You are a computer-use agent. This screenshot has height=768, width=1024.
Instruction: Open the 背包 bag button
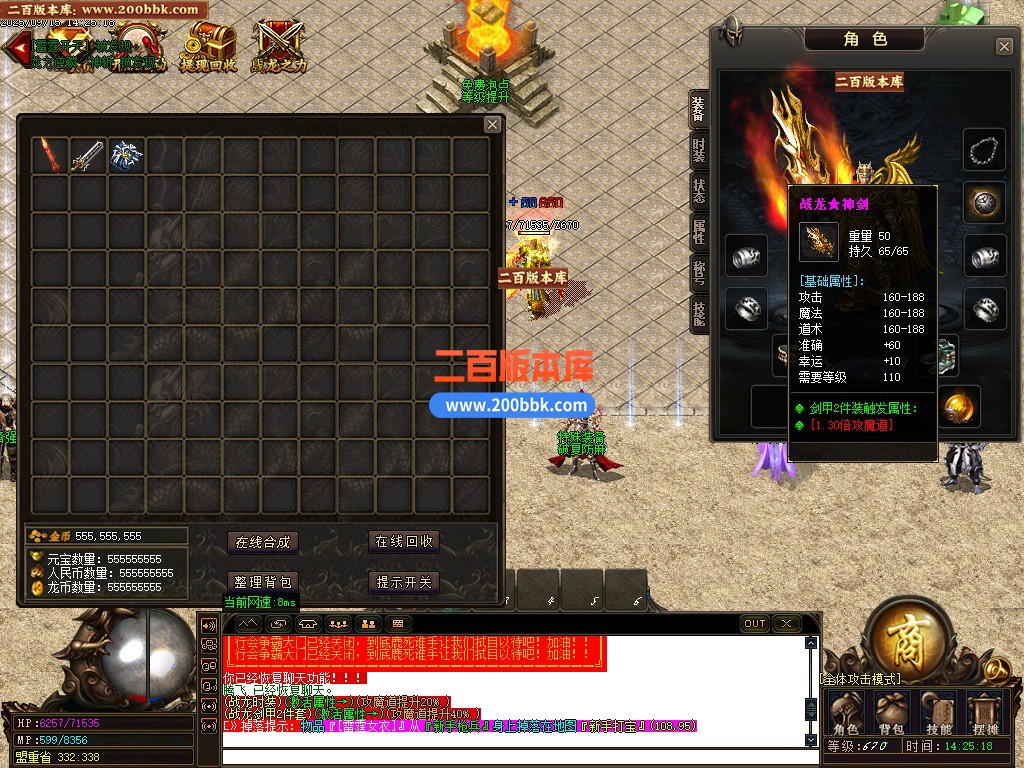point(891,711)
